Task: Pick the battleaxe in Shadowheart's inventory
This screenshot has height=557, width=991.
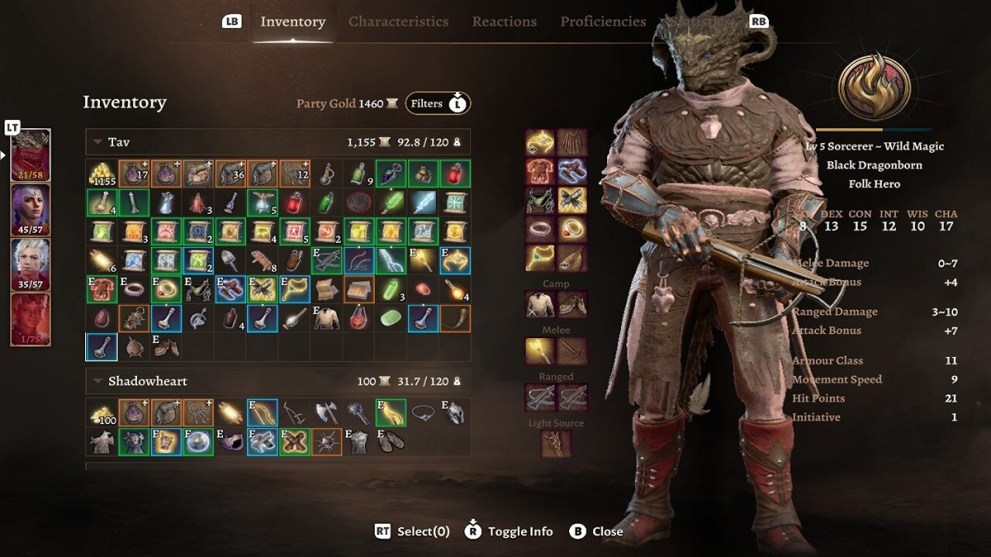Action: coord(326,412)
